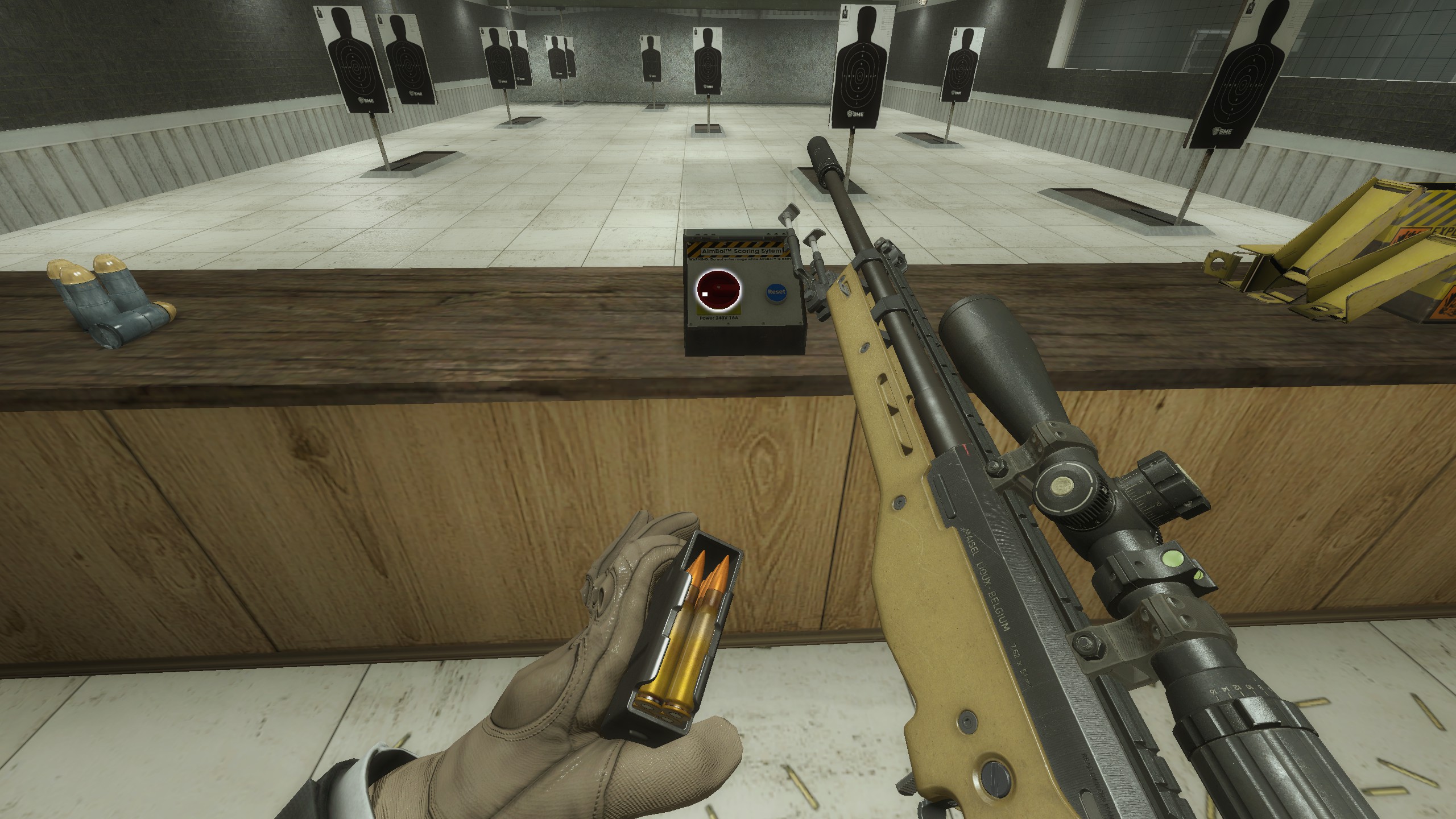Screen dimensions: 1456x819
Task: Click the highlighted red scoring button
Action: pyautogui.click(x=719, y=291)
